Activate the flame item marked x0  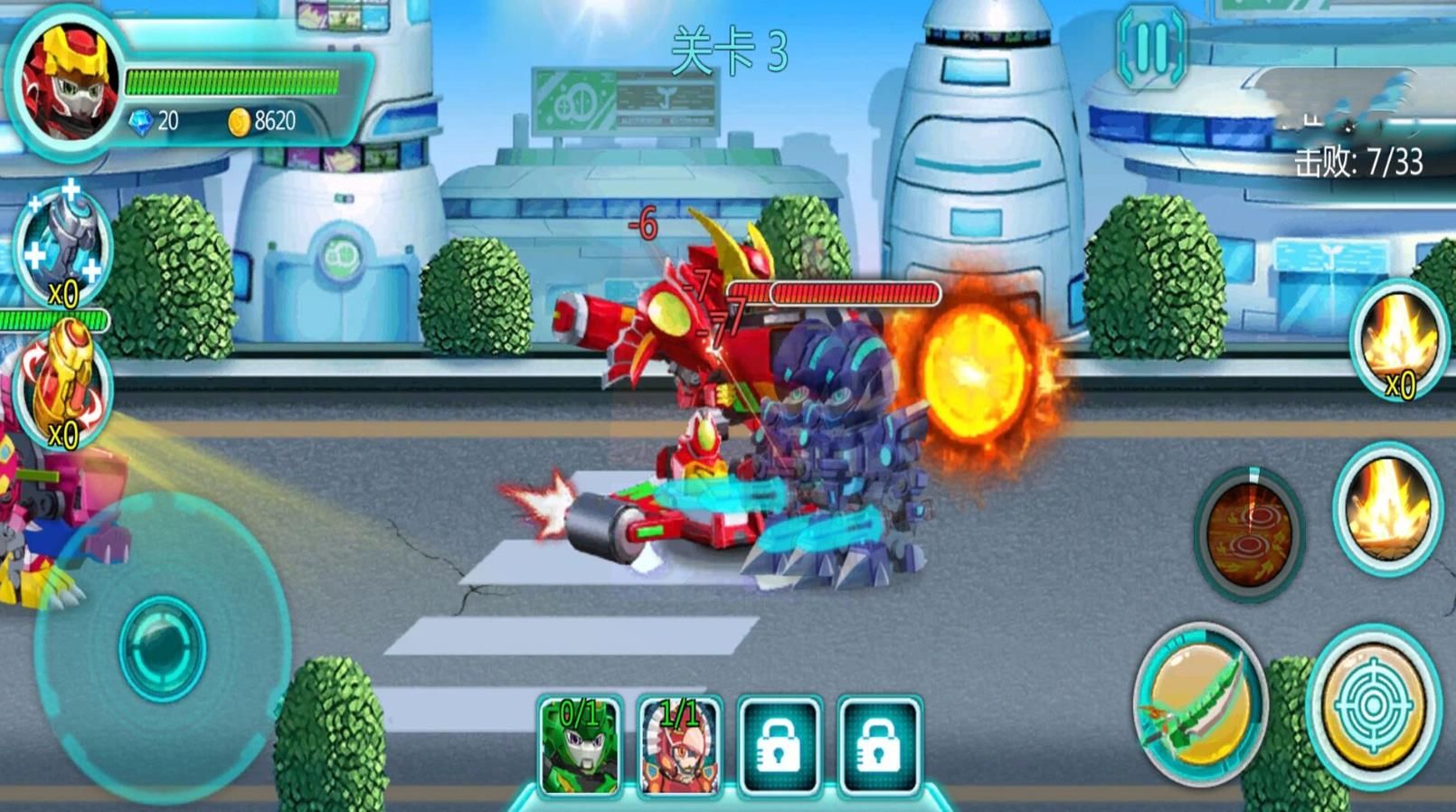point(1398,340)
